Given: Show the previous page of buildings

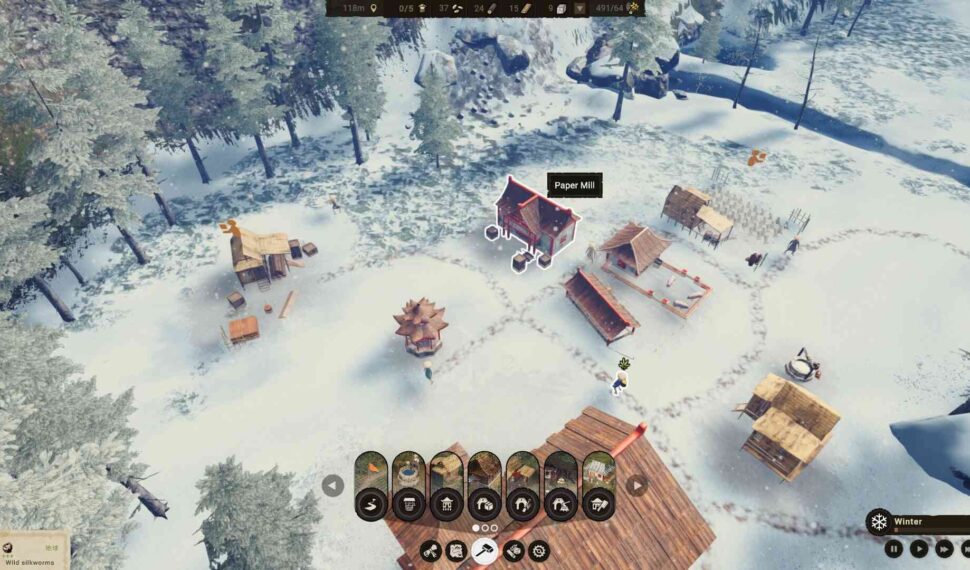Looking at the screenshot, I should point(333,486).
